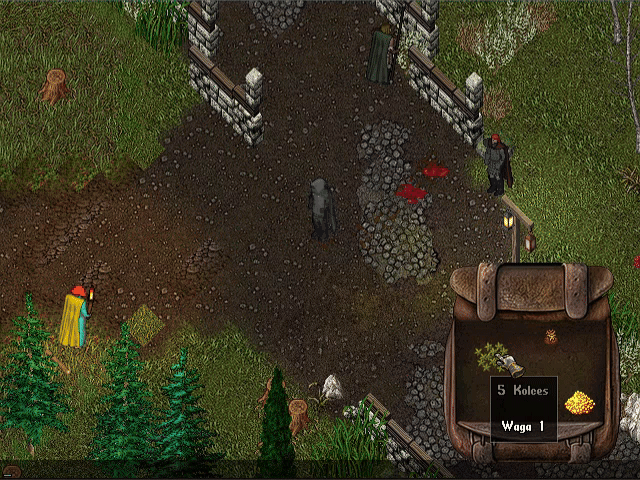This screenshot has width=640, height=480.
Task: Click the small pouch in the backpack
Action: [549, 339]
